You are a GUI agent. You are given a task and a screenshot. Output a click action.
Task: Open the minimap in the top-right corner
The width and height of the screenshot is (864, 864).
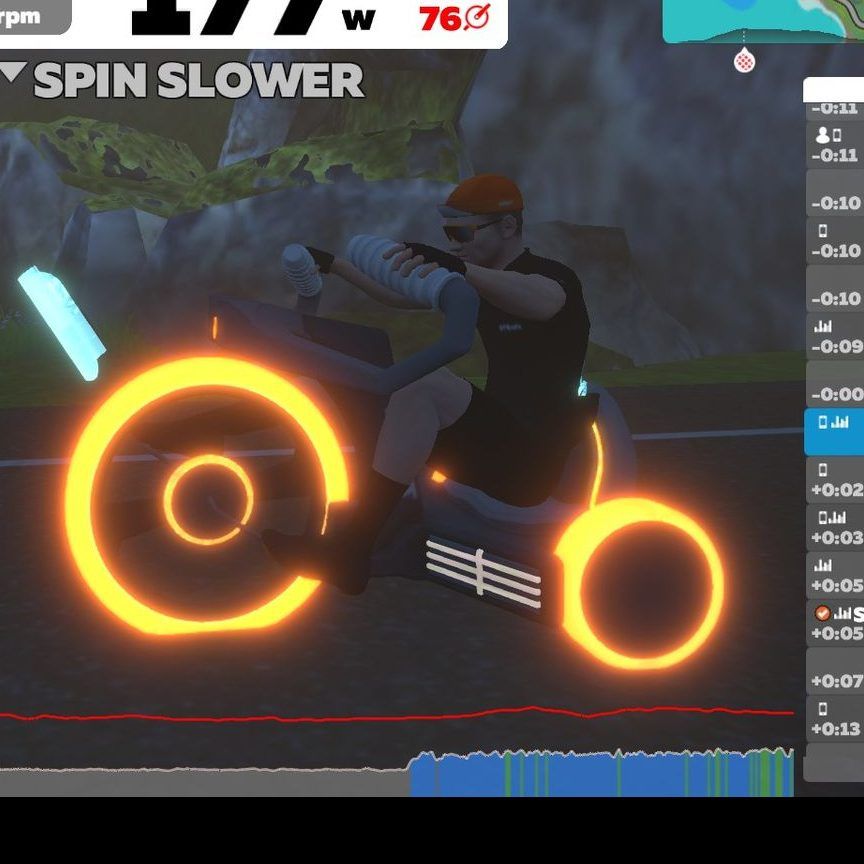point(763,21)
